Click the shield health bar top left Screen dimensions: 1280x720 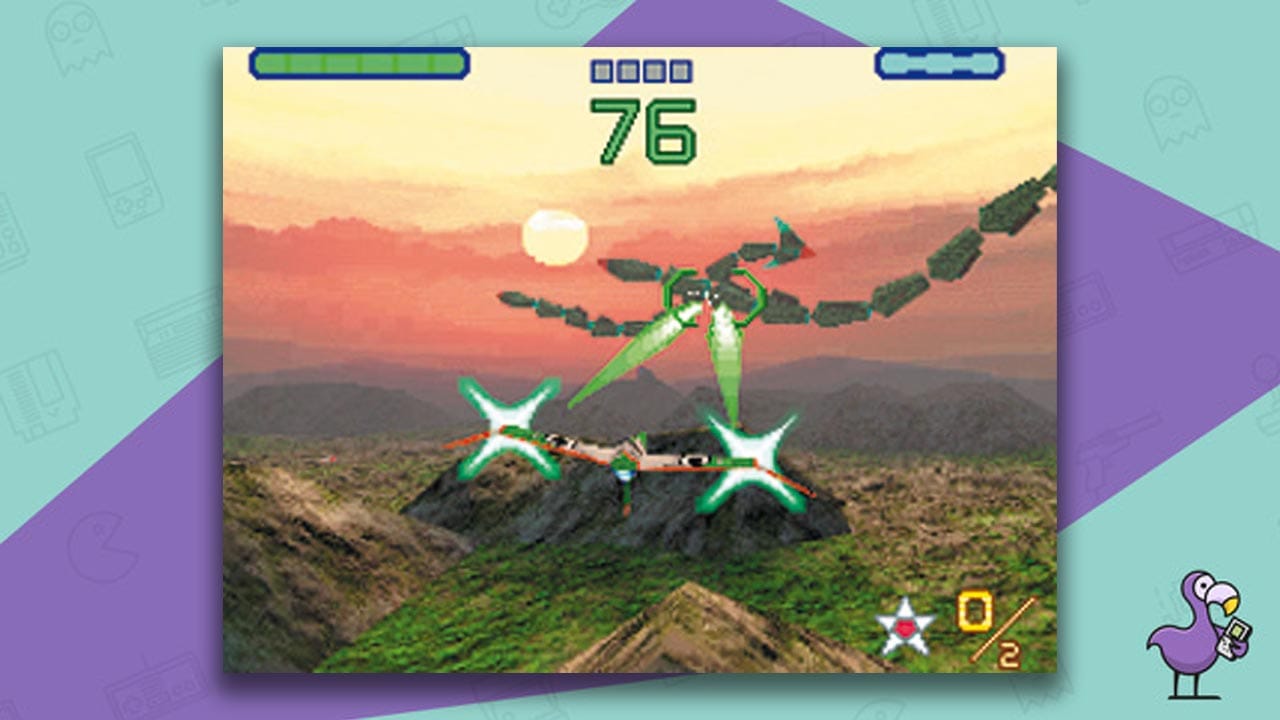coord(360,62)
